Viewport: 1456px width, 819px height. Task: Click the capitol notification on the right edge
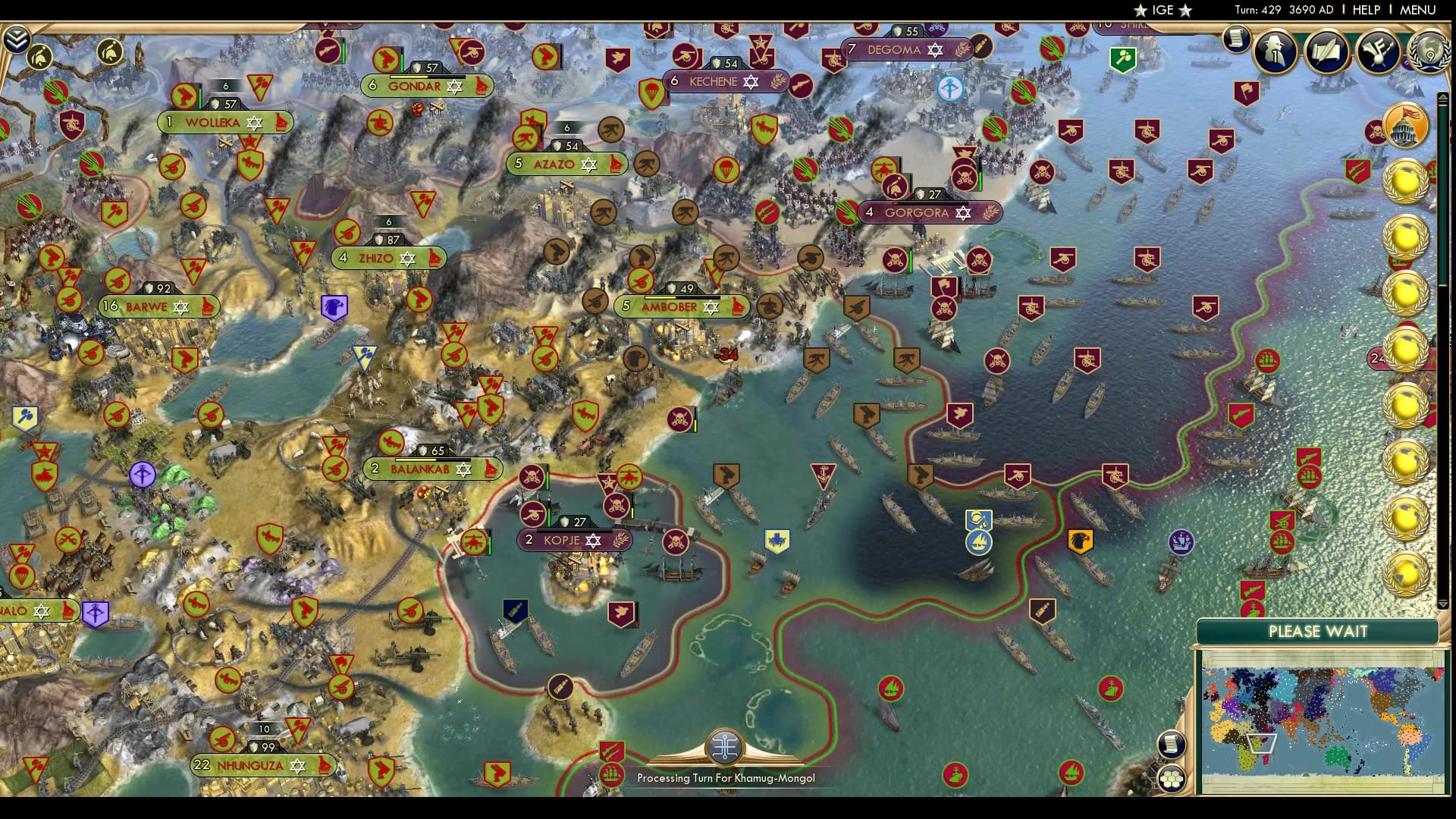point(1407,127)
